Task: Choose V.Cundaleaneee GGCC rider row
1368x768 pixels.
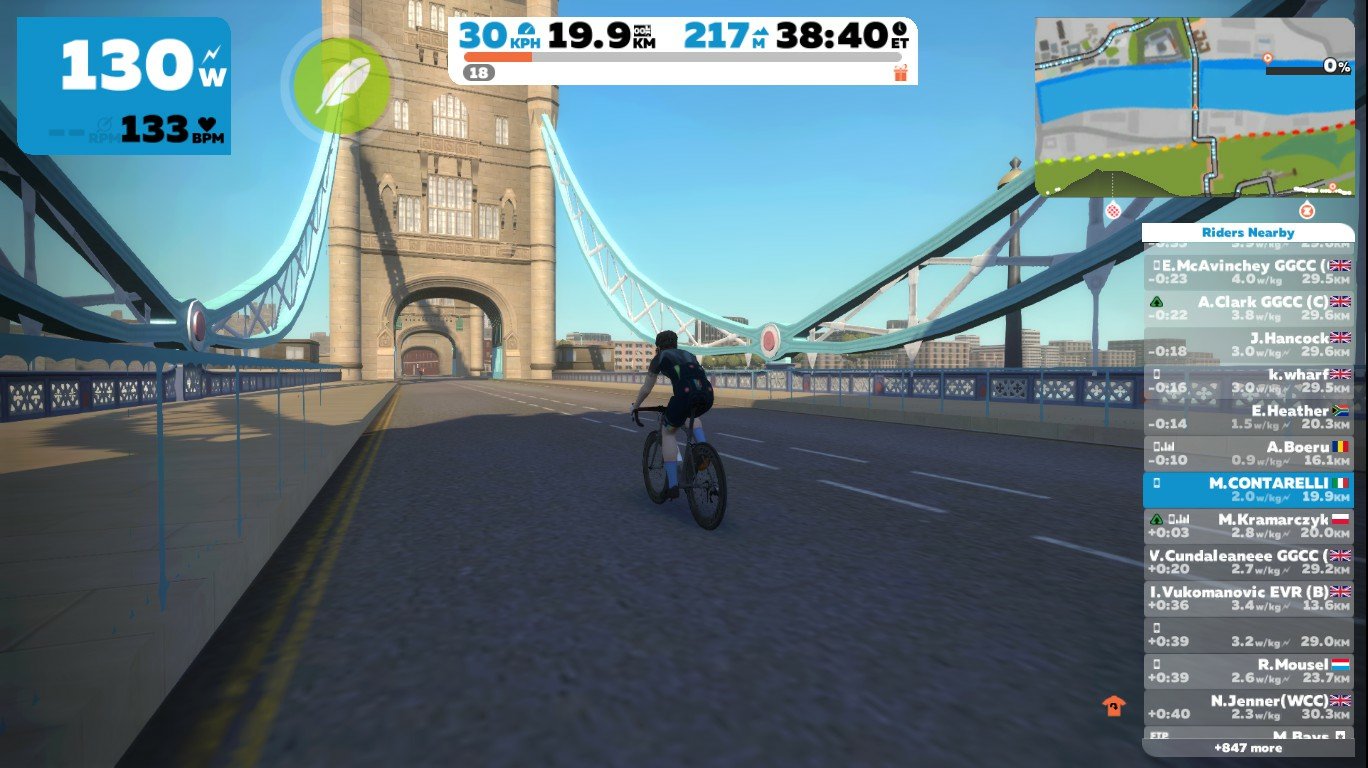Action: click(x=1248, y=562)
